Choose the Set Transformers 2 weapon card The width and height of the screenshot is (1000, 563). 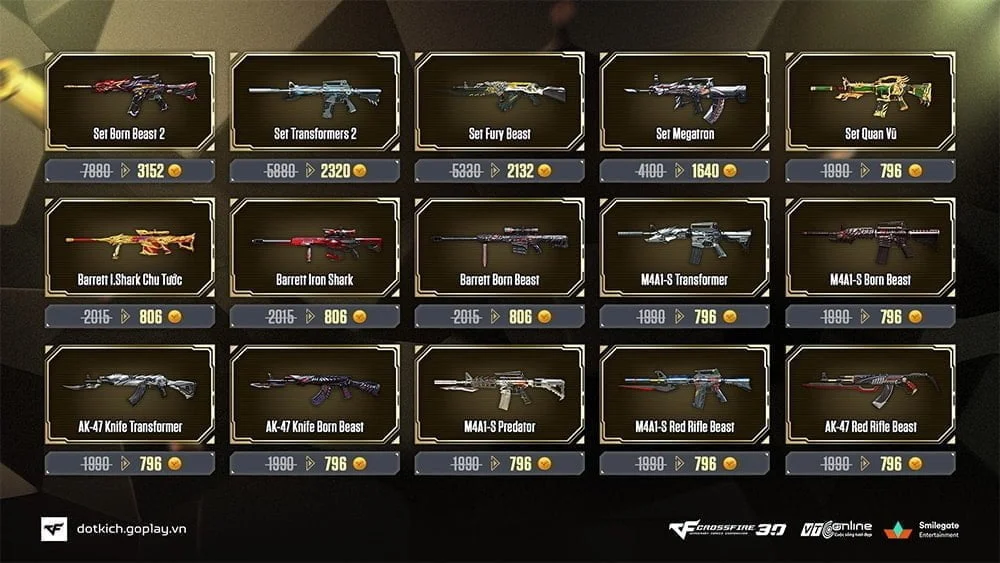(315, 101)
